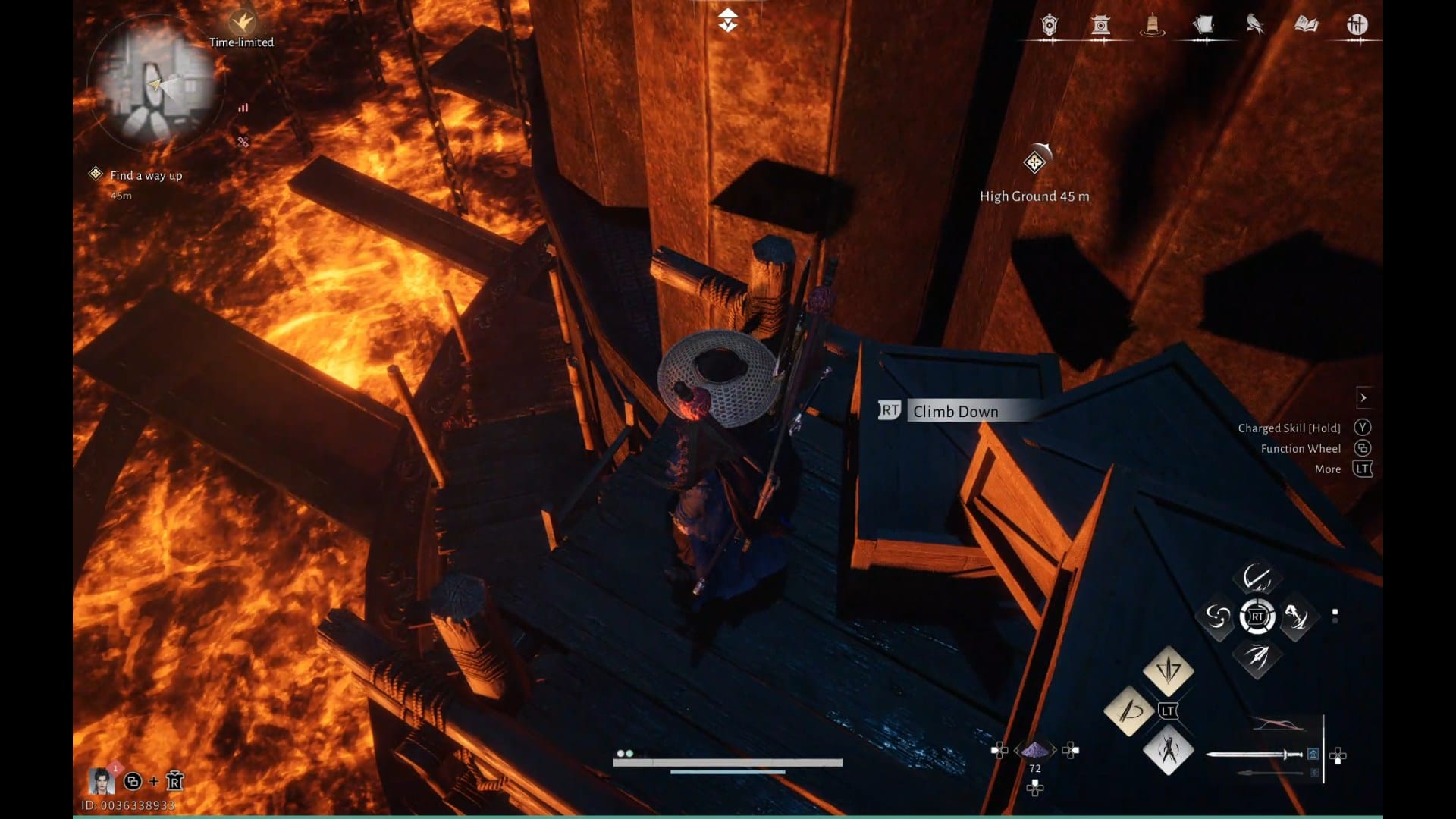This screenshot has height=819, width=1456.
Task: Use the bow-and-arrow ability diamond
Action: [1129, 711]
